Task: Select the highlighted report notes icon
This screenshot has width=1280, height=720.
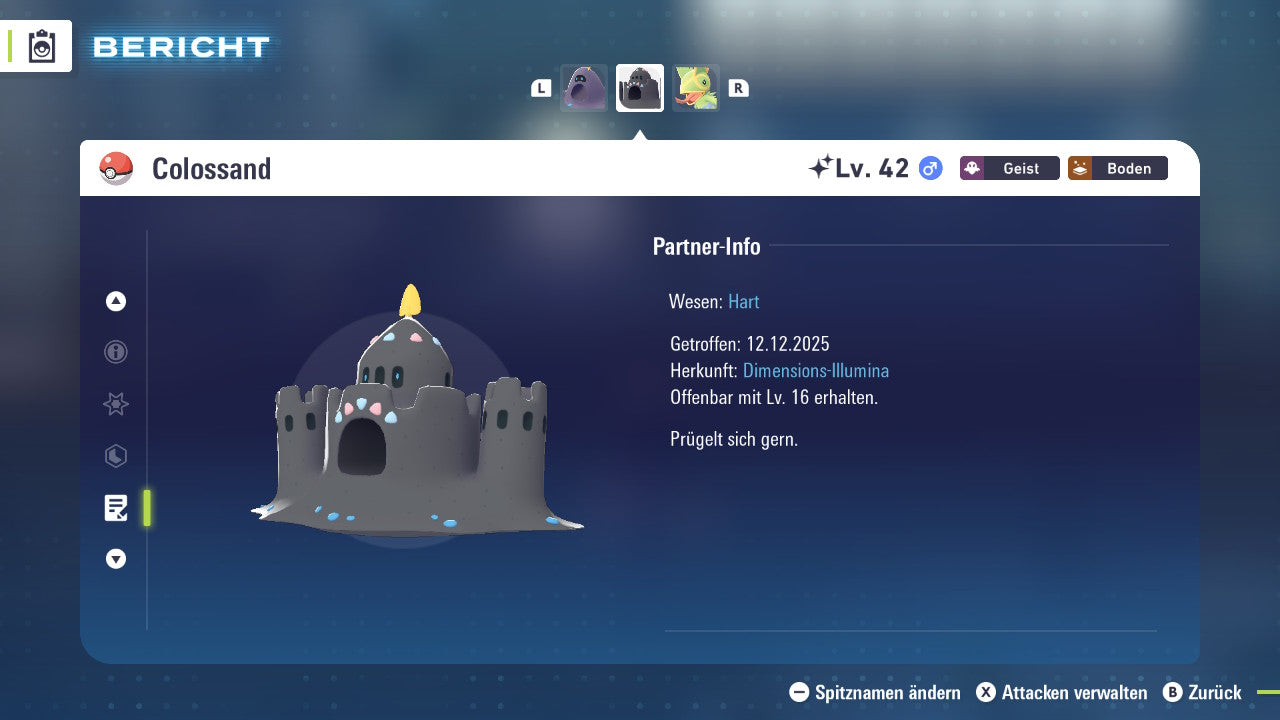Action: click(x=116, y=508)
